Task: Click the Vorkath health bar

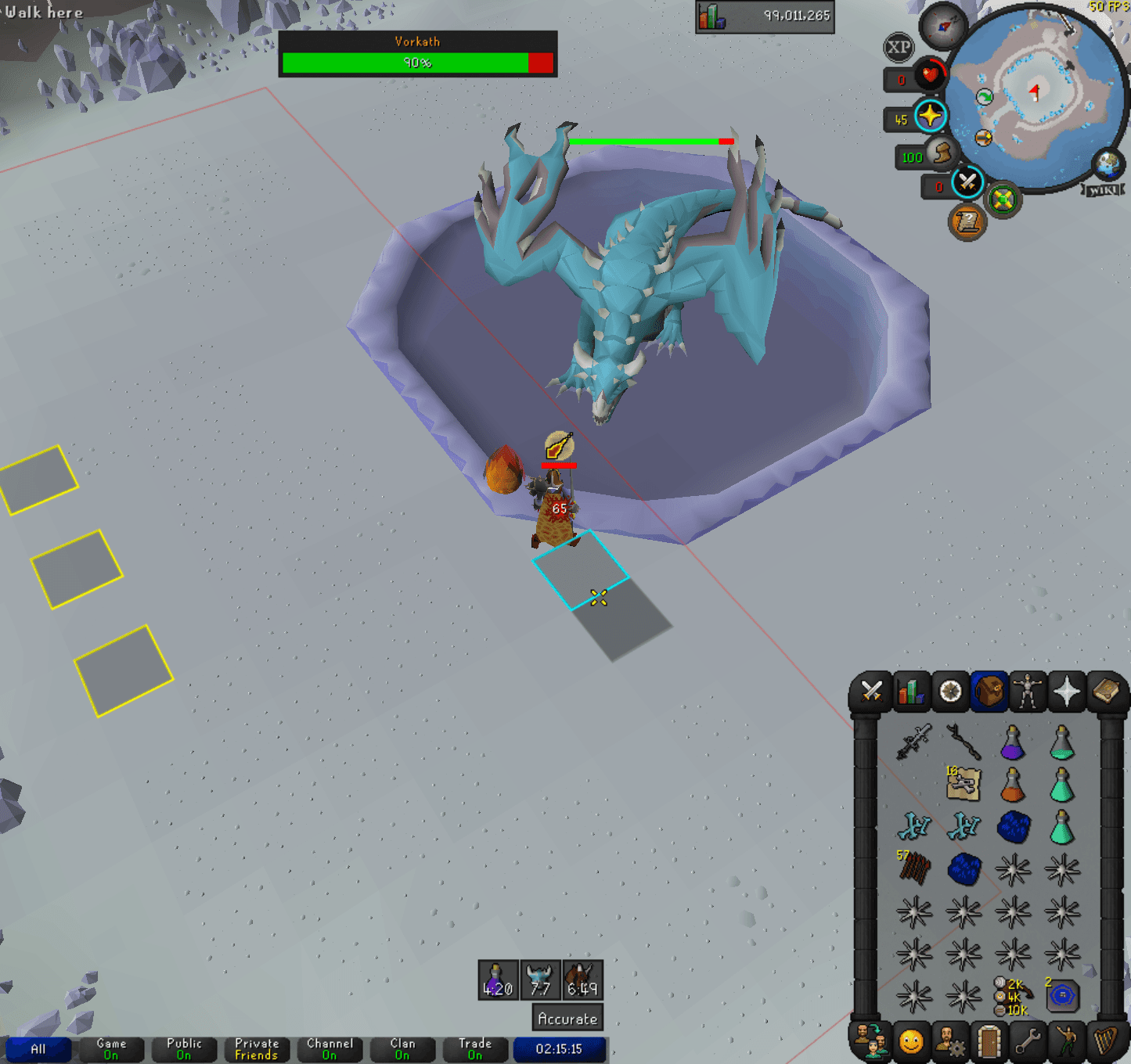Action: coord(419,64)
